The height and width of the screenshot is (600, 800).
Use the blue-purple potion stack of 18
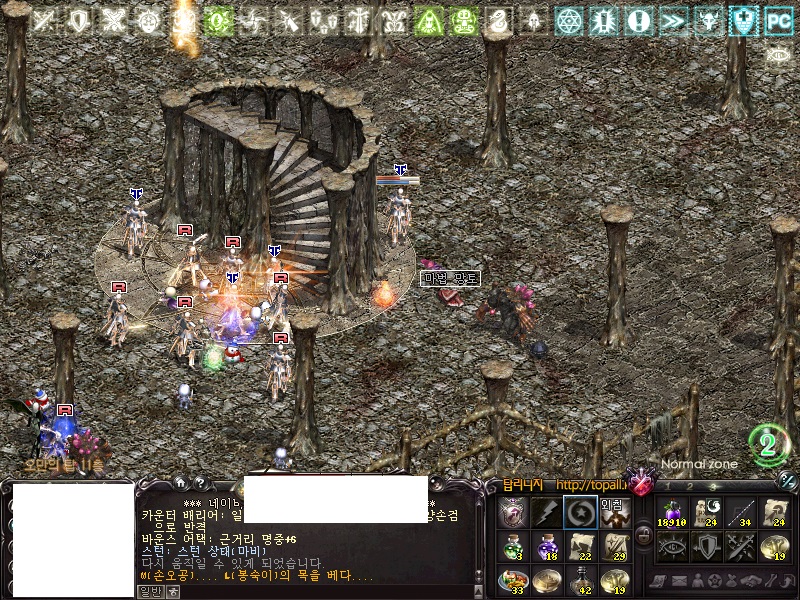point(546,546)
